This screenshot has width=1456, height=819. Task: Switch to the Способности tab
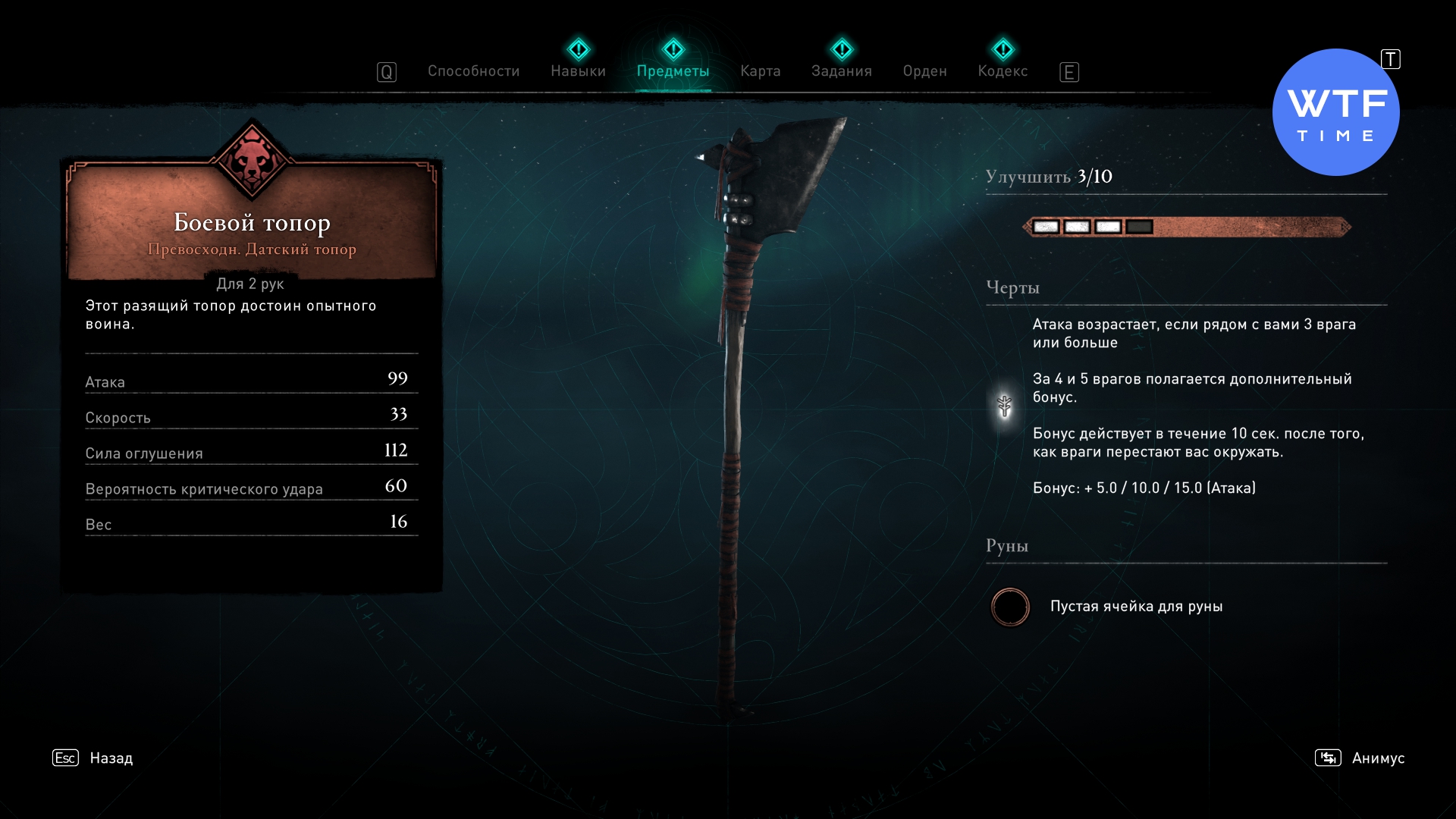click(473, 71)
